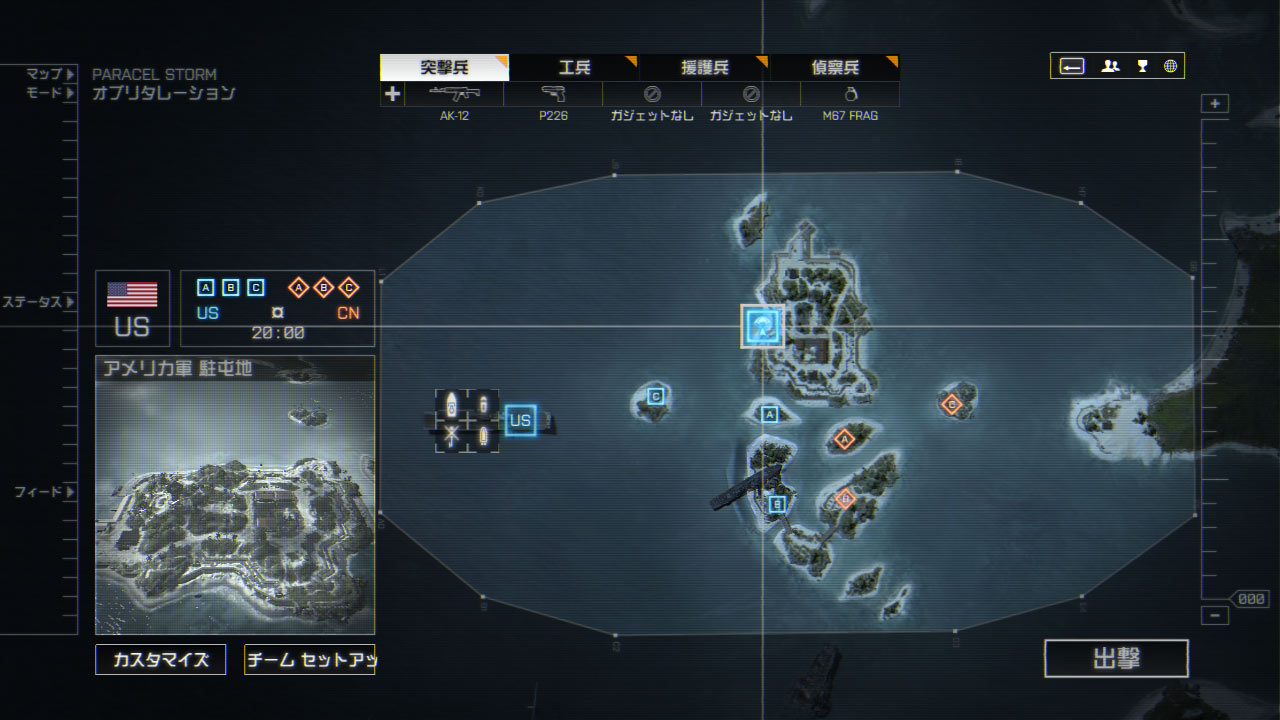Show the trophy scoreboard icon
Viewport: 1280px width, 720px height.
[1142, 67]
